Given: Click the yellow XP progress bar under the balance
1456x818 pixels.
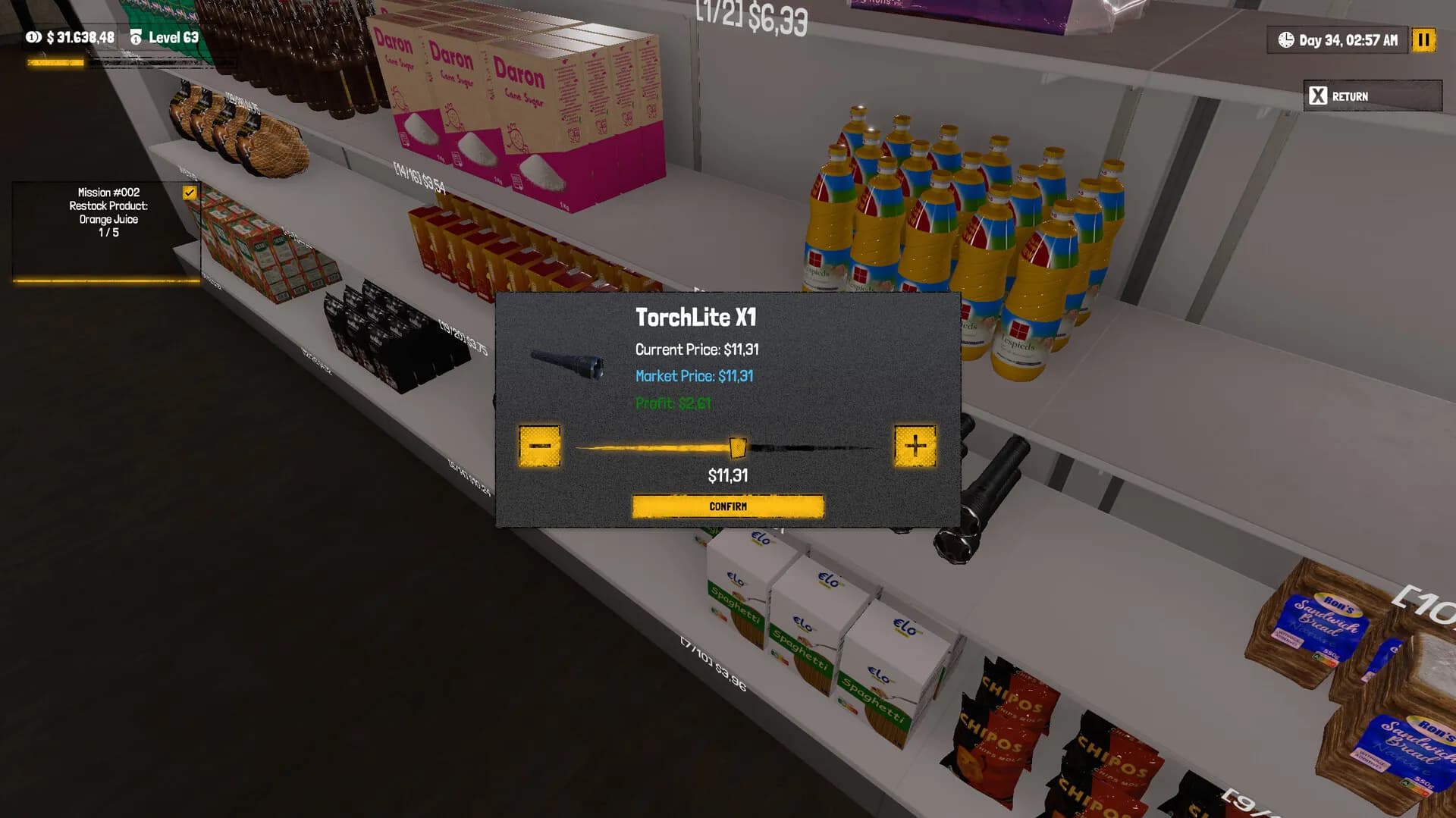Looking at the screenshot, I should [54, 63].
